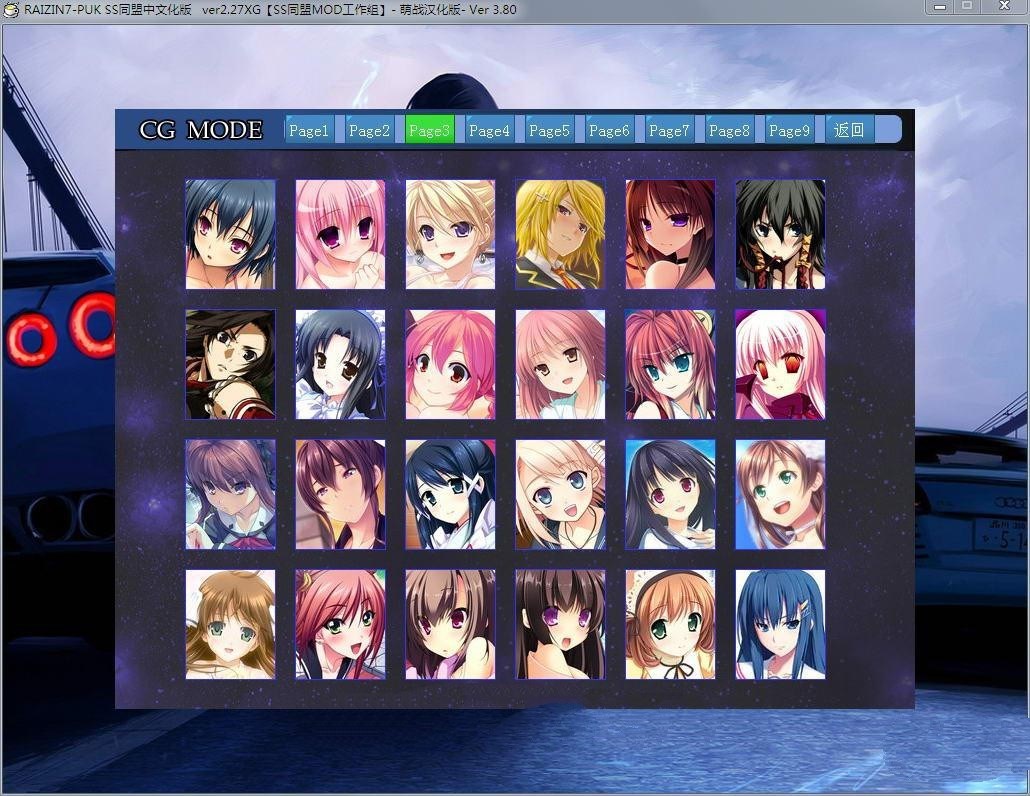Show the Page5 gallery tab

(549, 130)
